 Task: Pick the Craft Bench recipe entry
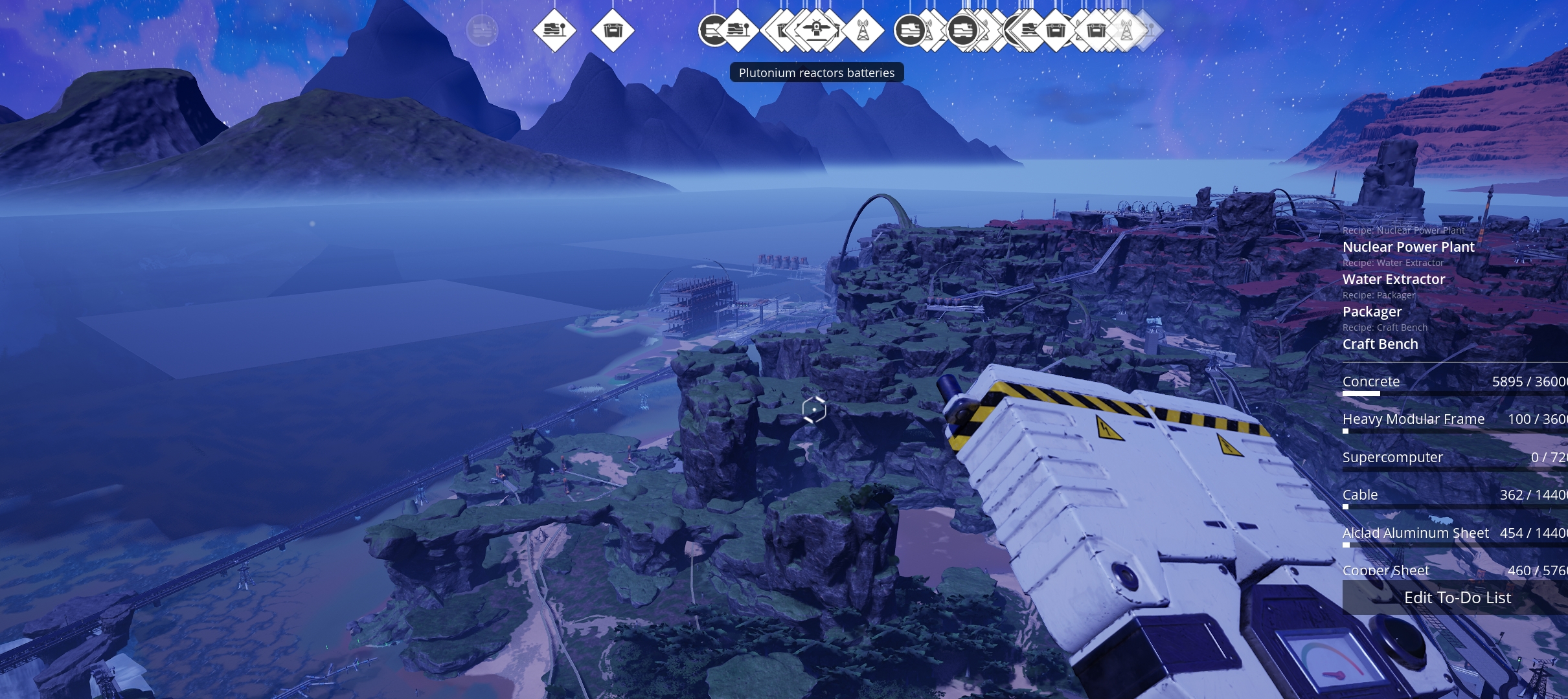click(1380, 344)
